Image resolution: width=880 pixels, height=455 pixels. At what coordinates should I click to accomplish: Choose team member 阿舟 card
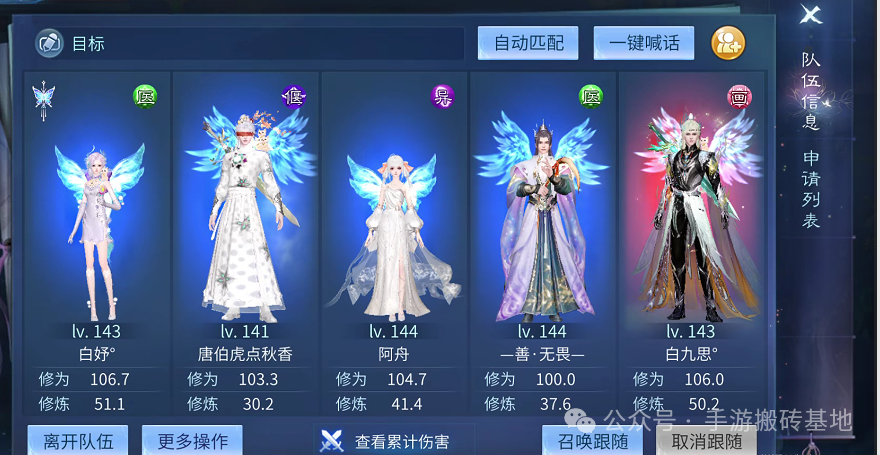pyautogui.click(x=394, y=220)
